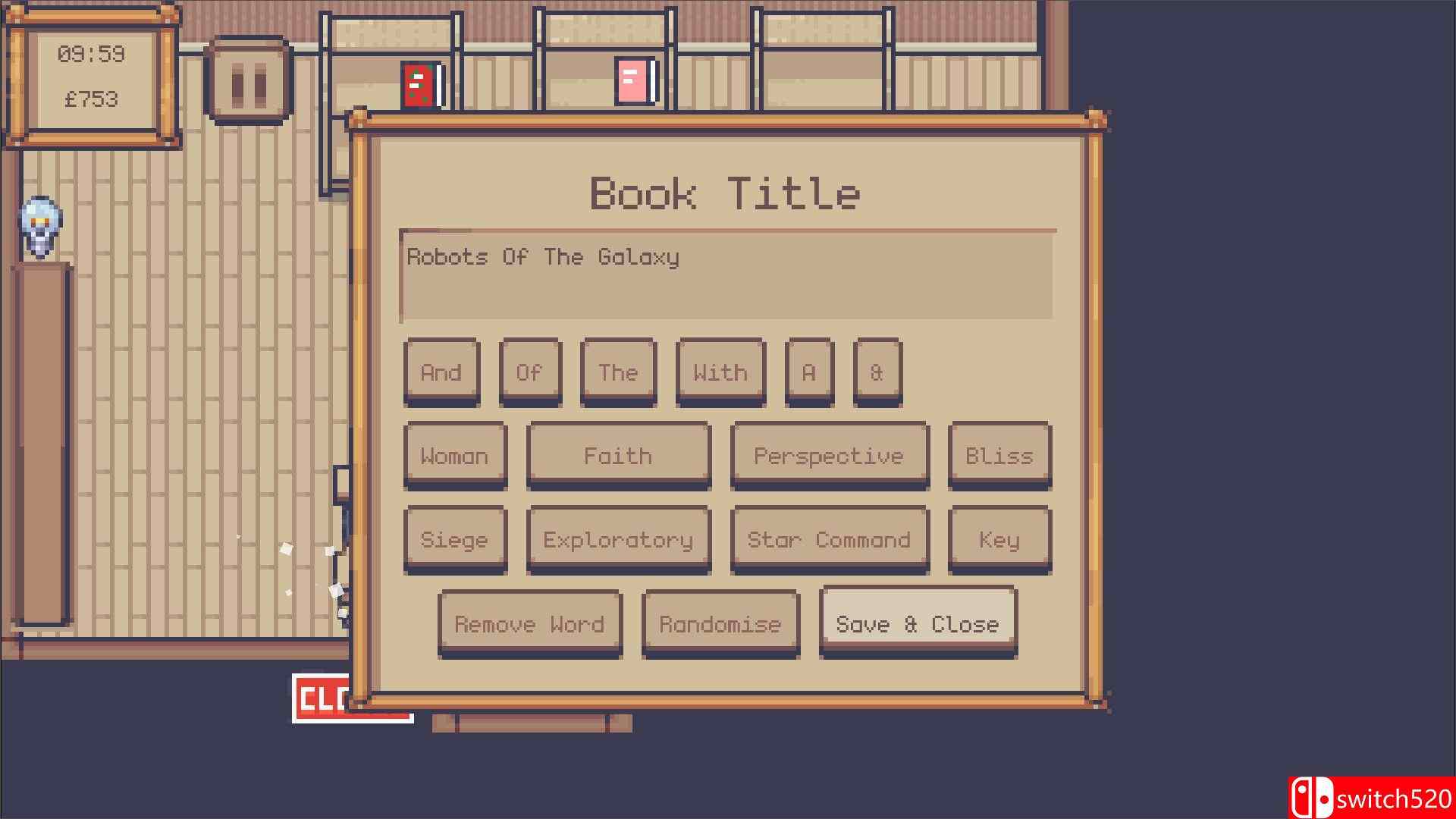Click the robot customer character
The height and width of the screenshot is (819, 1456).
click(39, 225)
